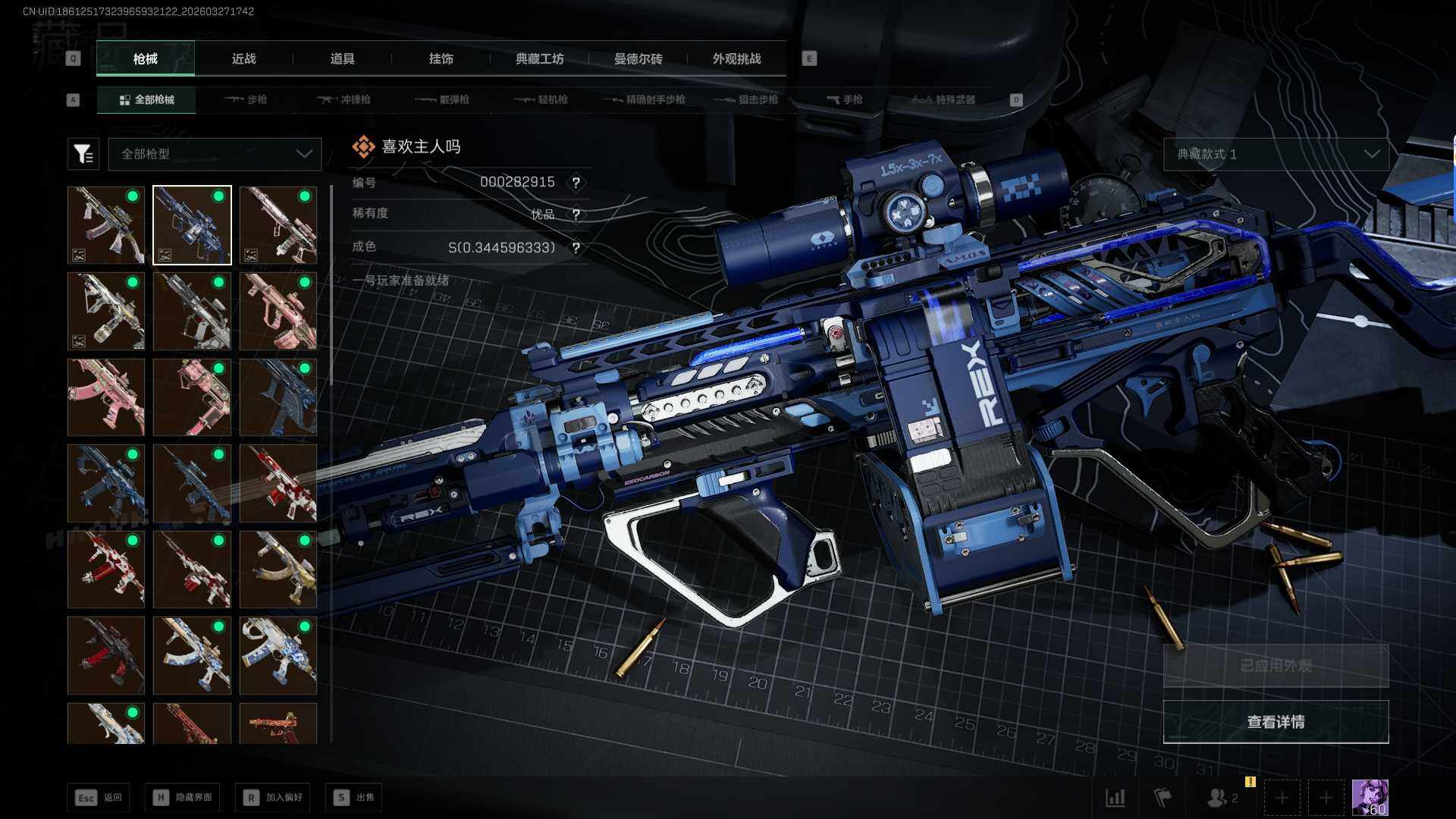Viewport: 1456px width, 819px height.
Task: Open the 曼德尔砖 tab
Action: pyautogui.click(x=638, y=58)
